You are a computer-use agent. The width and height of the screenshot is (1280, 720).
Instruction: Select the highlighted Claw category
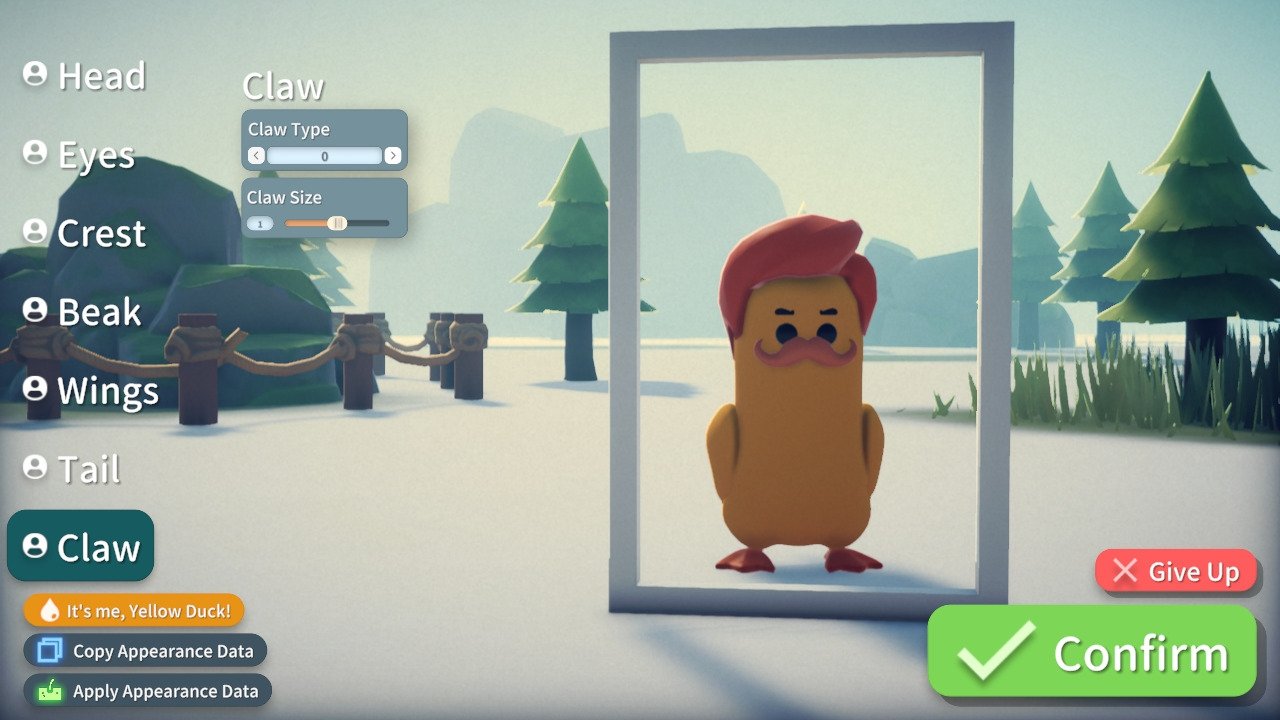(81, 547)
